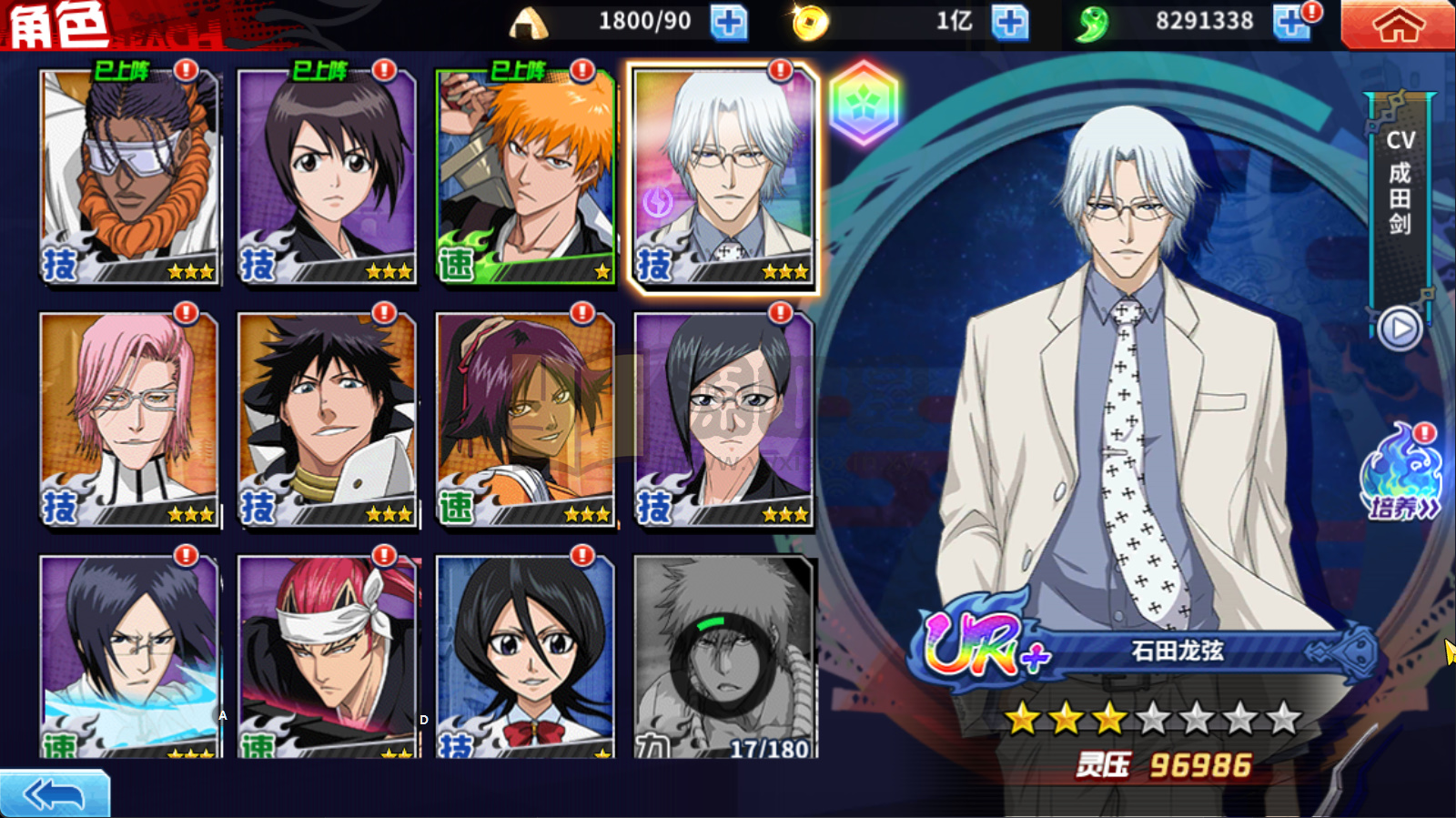Add more stamina with the plus button
Screen dimensions: 1456x818
pyautogui.click(x=728, y=23)
